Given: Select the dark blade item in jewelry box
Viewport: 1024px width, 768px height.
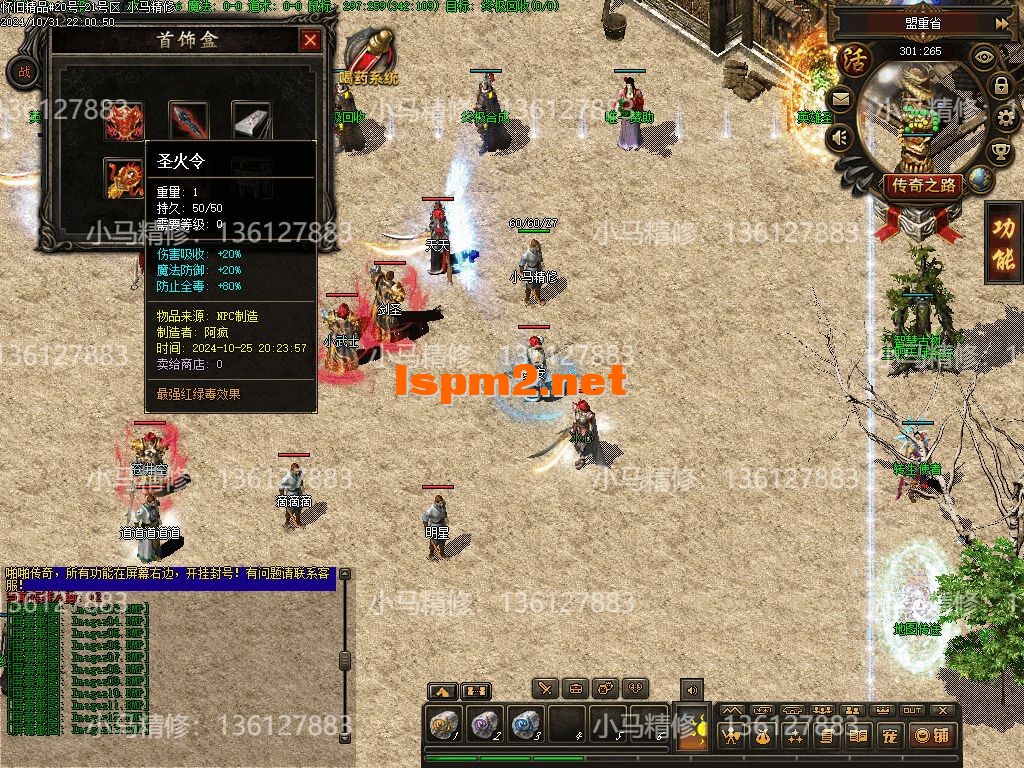Looking at the screenshot, I should click(x=188, y=121).
